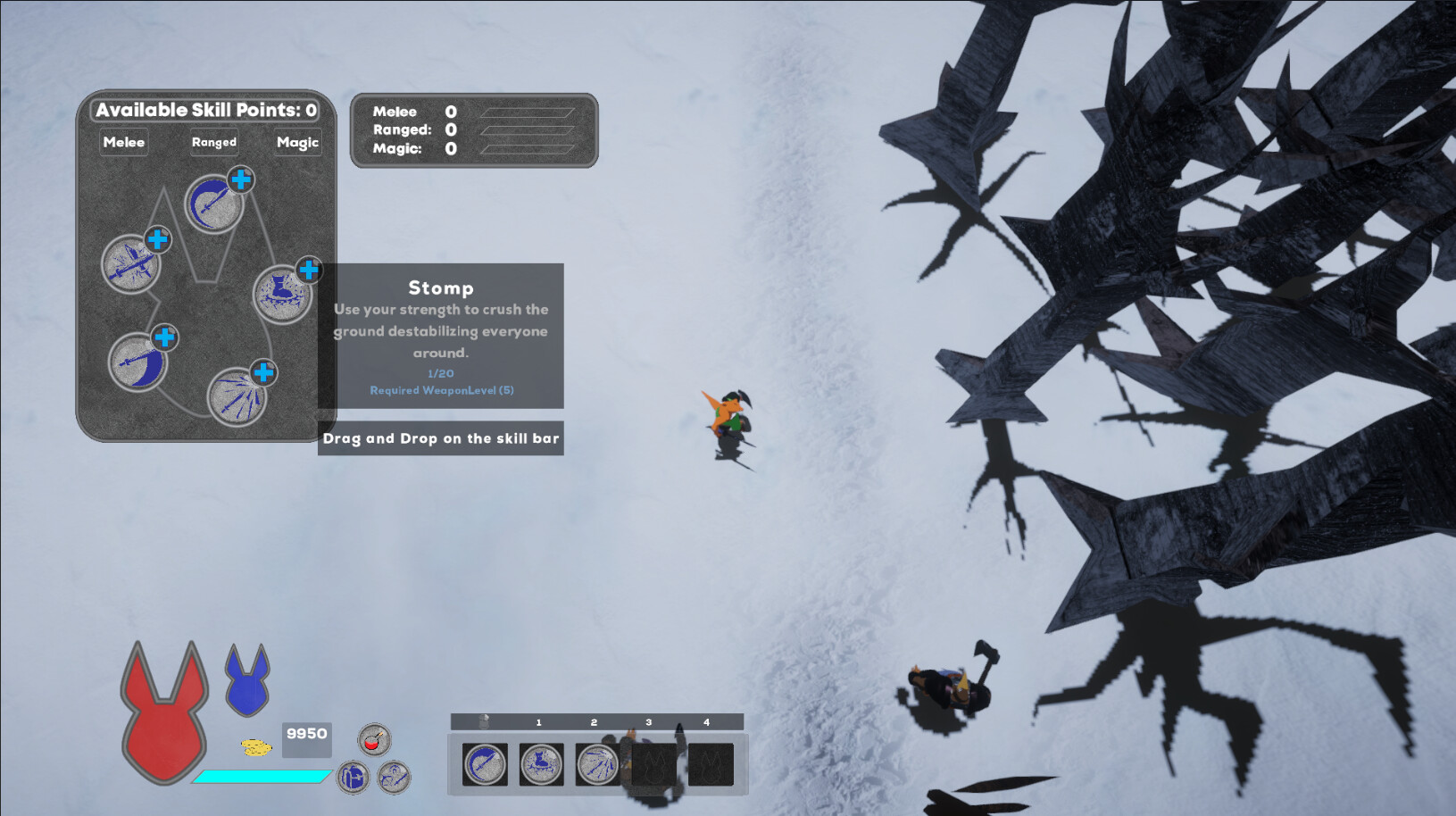The width and height of the screenshot is (1456, 816).
Task: Select the burst skill in skill bar slot 3
Action: pos(596,764)
